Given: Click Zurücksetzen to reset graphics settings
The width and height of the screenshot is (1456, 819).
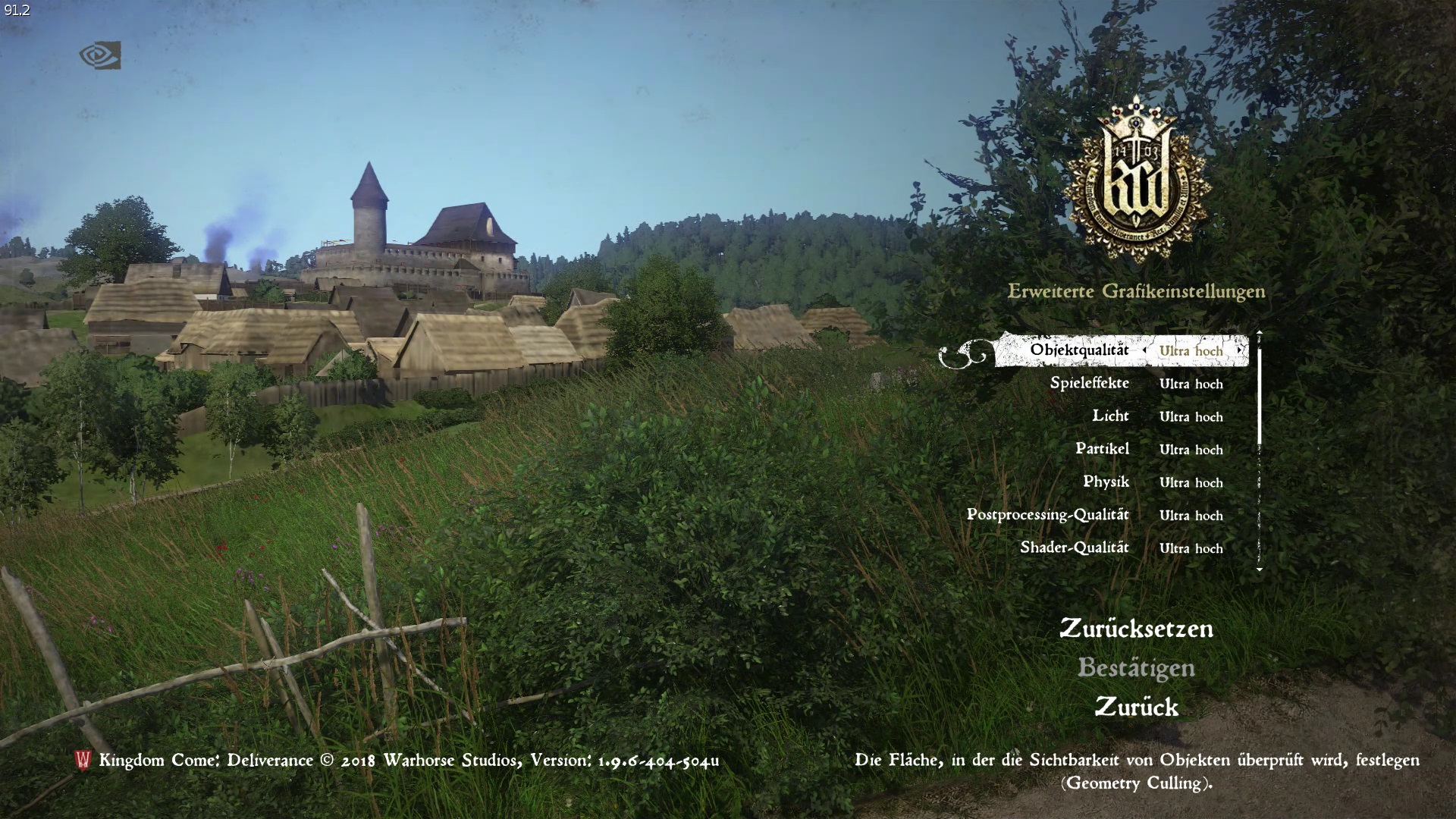Looking at the screenshot, I should [x=1136, y=629].
